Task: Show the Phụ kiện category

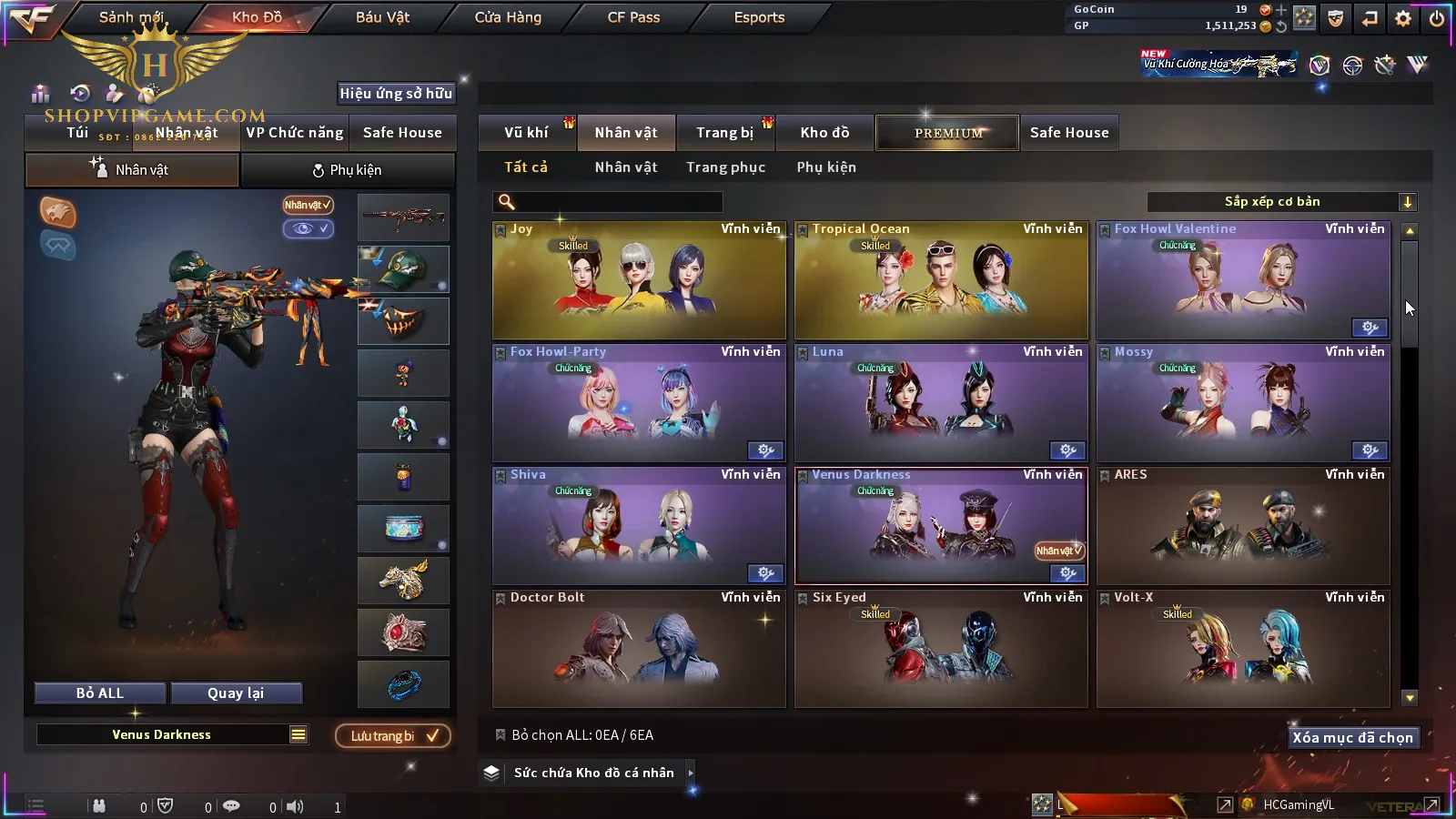Action: point(826,167)
